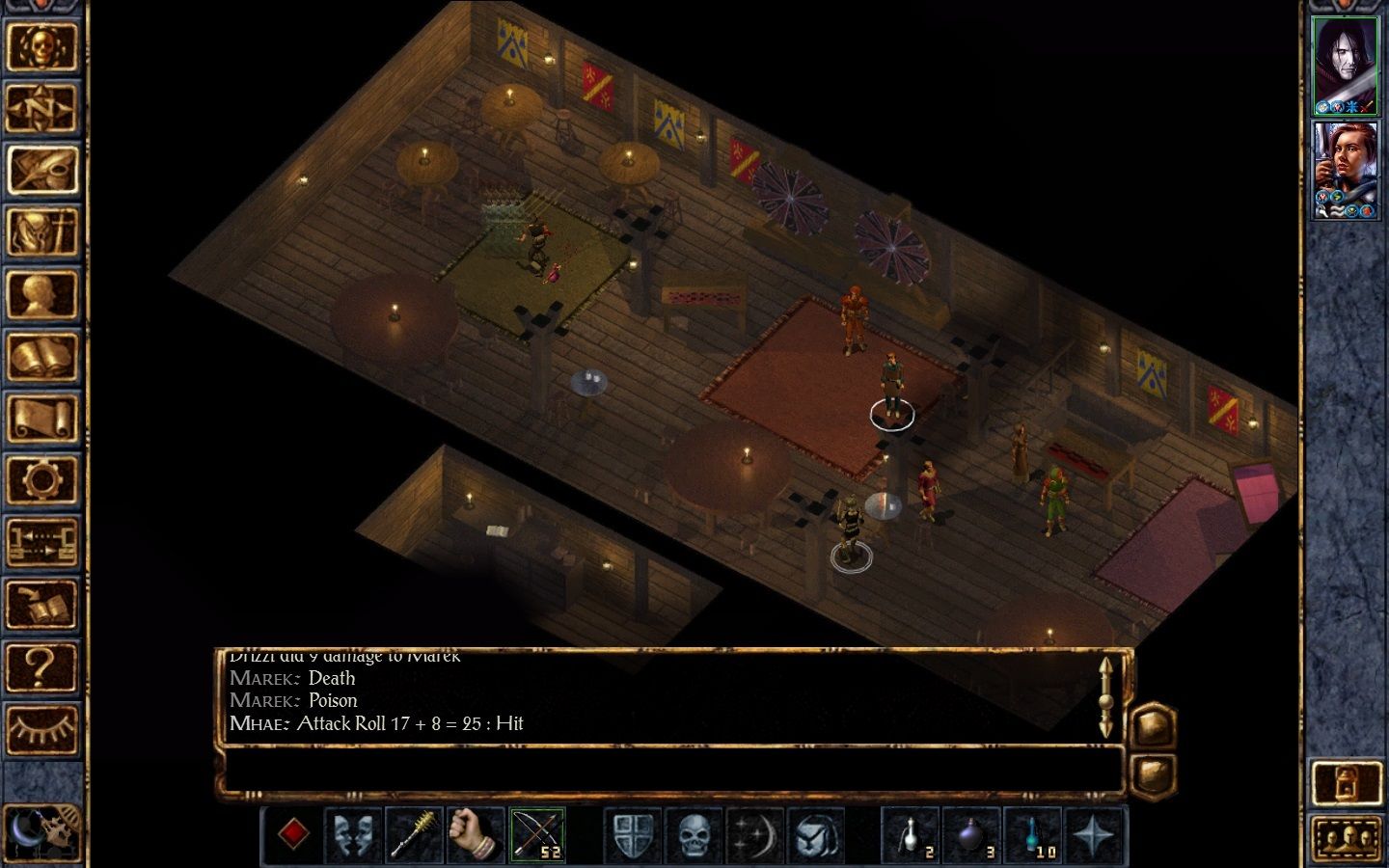The image size is (1389, 868).
Task: Toggle the party AI lantern button
Action: (1346, 783)
